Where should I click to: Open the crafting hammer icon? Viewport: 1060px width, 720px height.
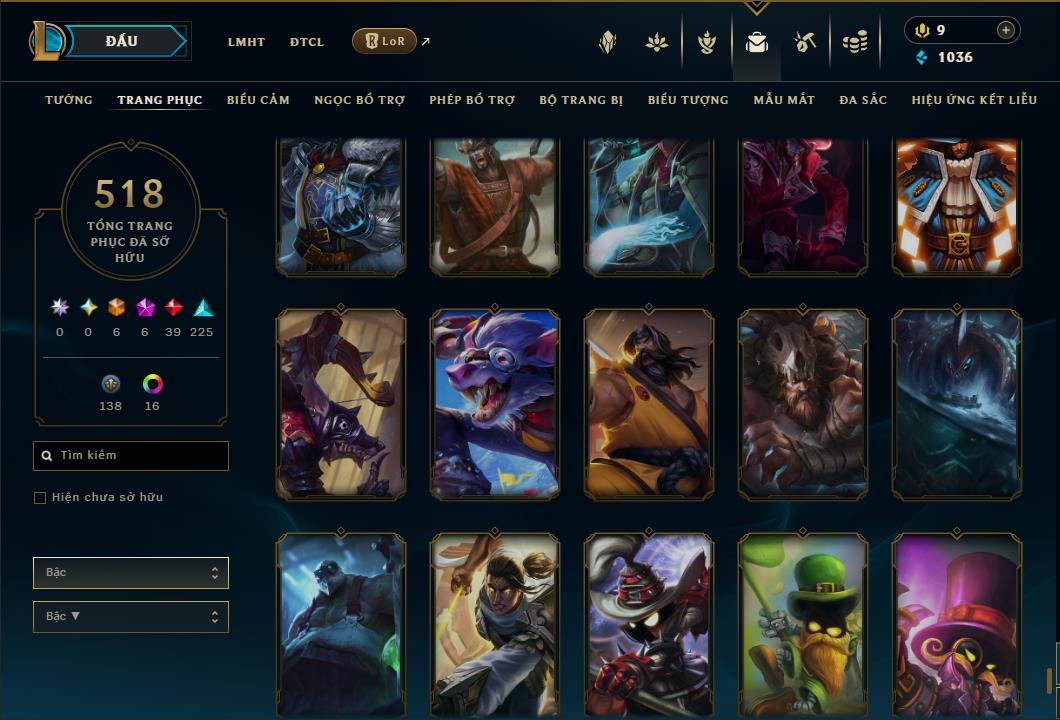(x=805, y=42)
